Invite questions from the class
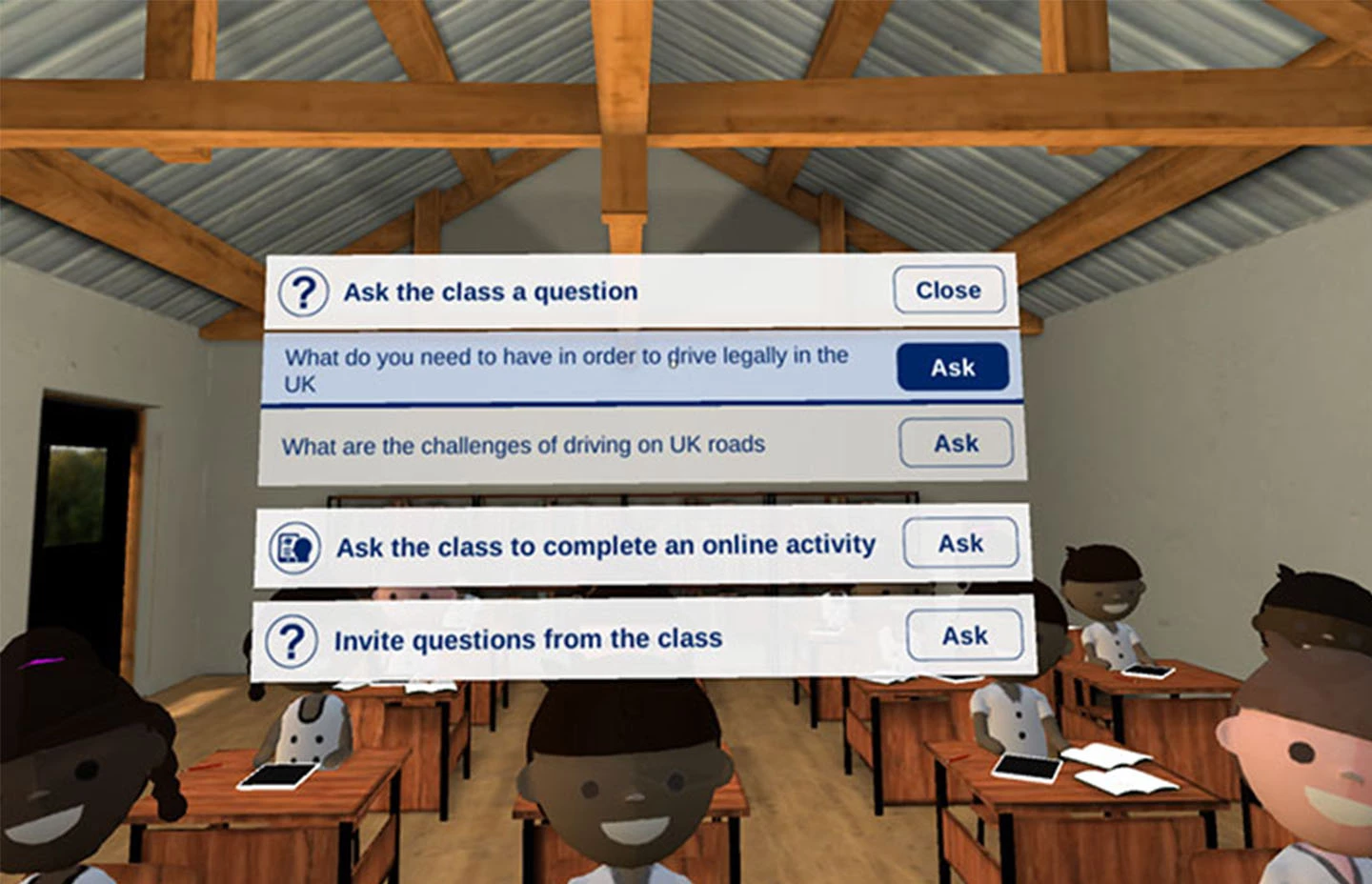Screen dimensions: 1372x884 click(964, 635)
